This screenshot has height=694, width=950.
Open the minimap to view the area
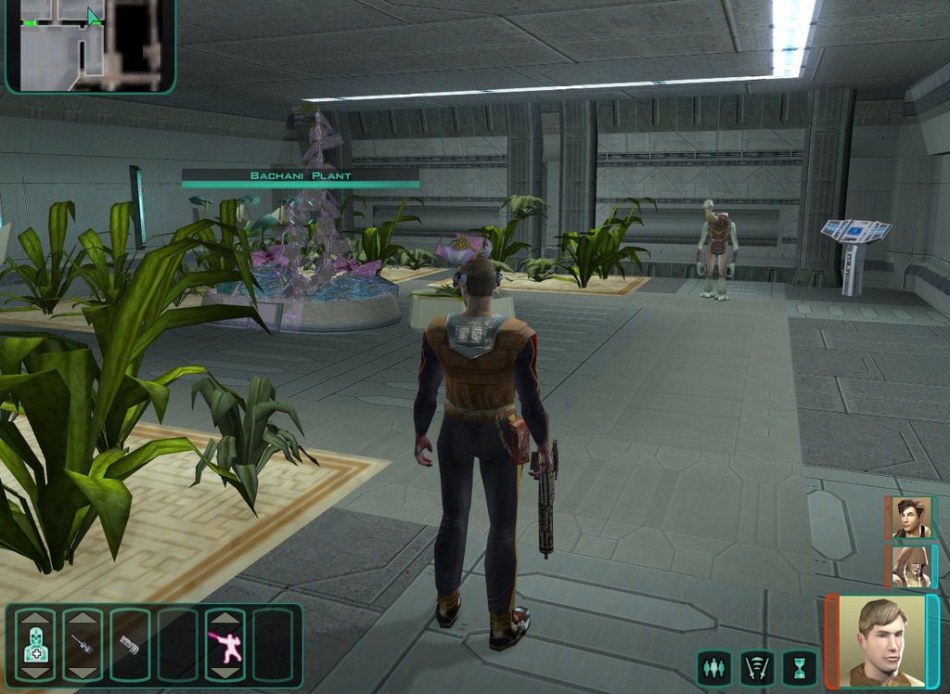(x=89, y=46)
